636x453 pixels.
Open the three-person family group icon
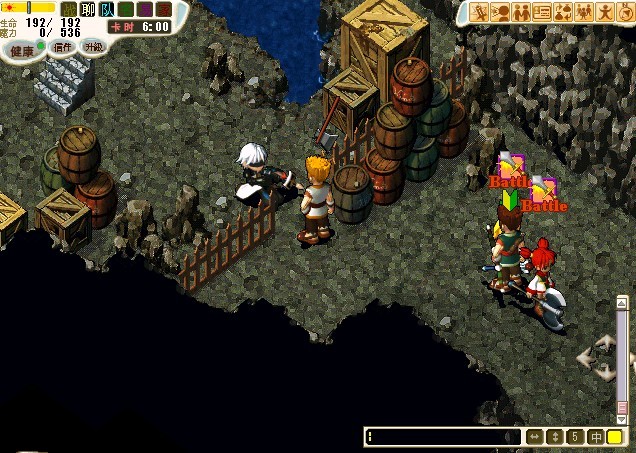point(585,12)
